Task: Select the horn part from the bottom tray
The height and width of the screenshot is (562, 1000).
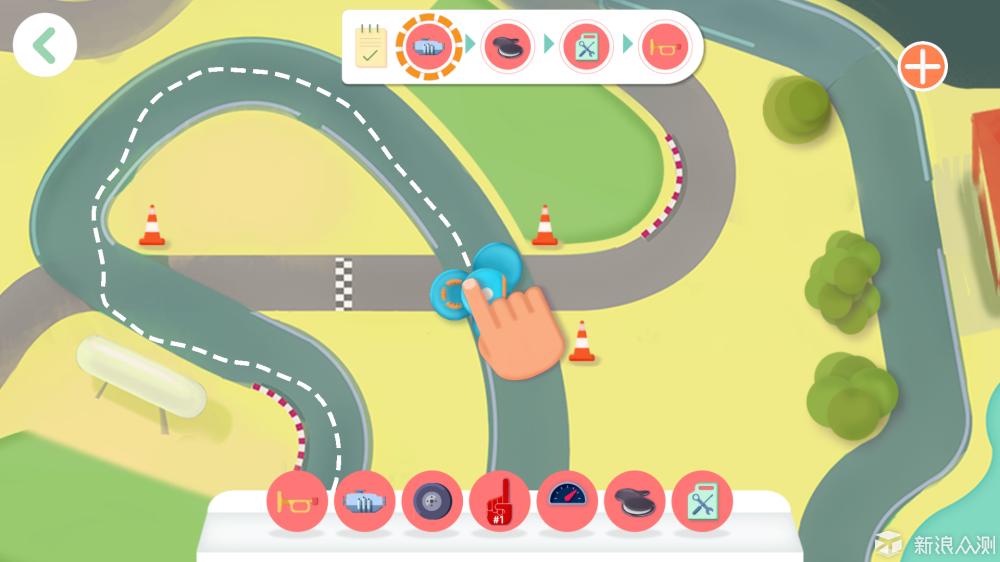Action: click(x=297, y=500)
